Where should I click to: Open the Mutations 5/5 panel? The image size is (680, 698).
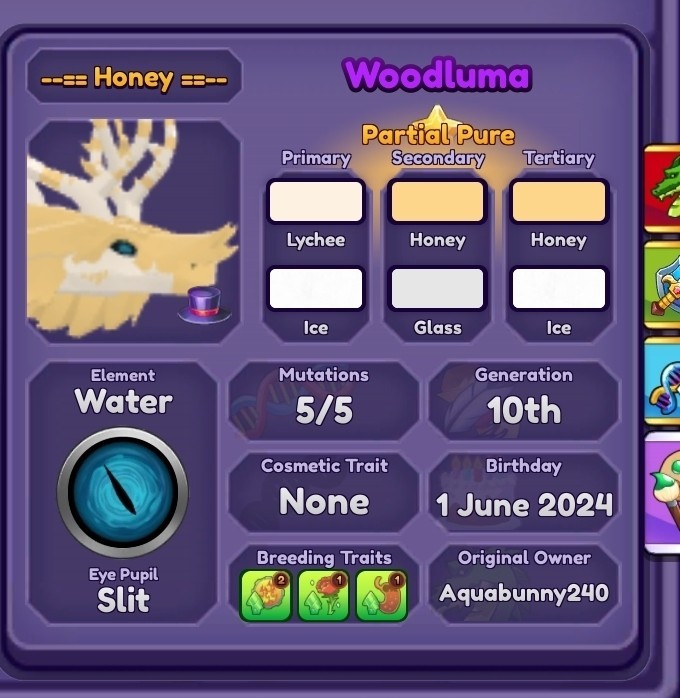point(324,400)
